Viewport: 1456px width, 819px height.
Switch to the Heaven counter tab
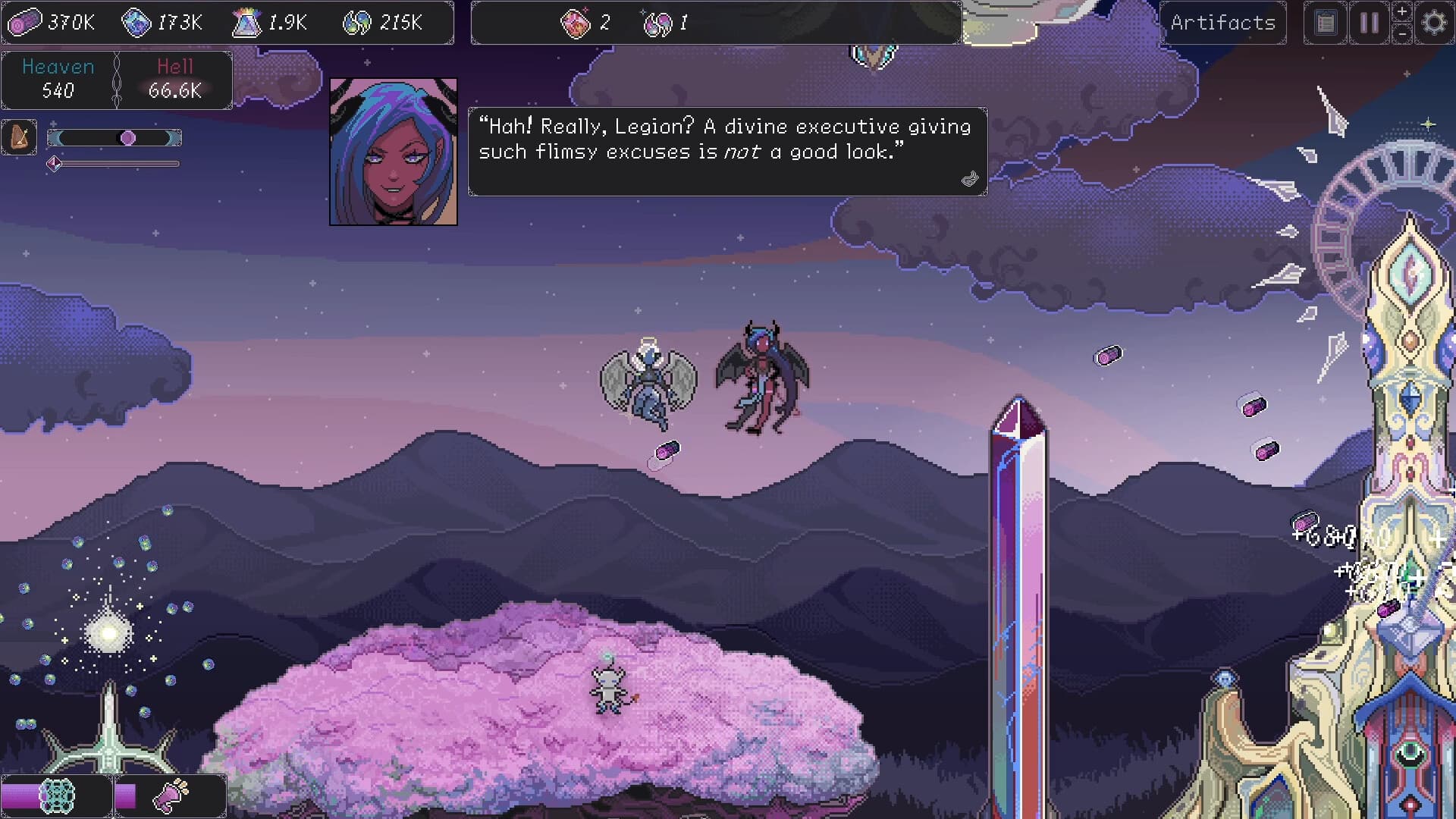pos(58,79)
